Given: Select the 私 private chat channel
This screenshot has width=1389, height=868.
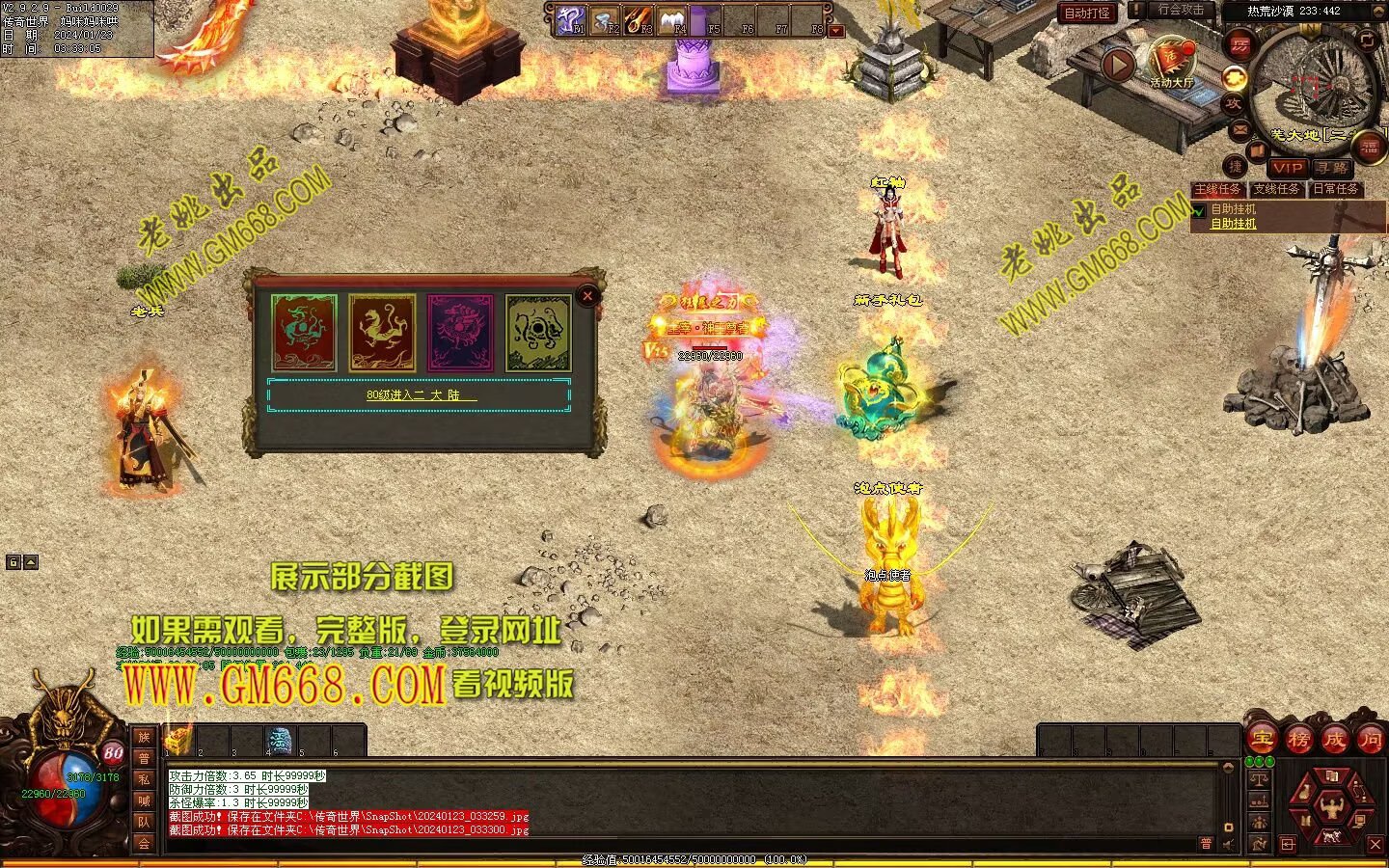Looking at the screenshot, I should [x=144, y=779].
